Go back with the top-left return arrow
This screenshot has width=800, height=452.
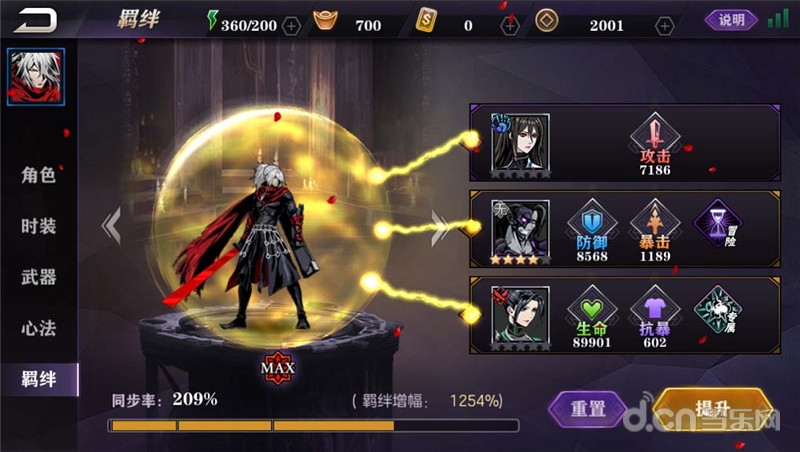34,20
